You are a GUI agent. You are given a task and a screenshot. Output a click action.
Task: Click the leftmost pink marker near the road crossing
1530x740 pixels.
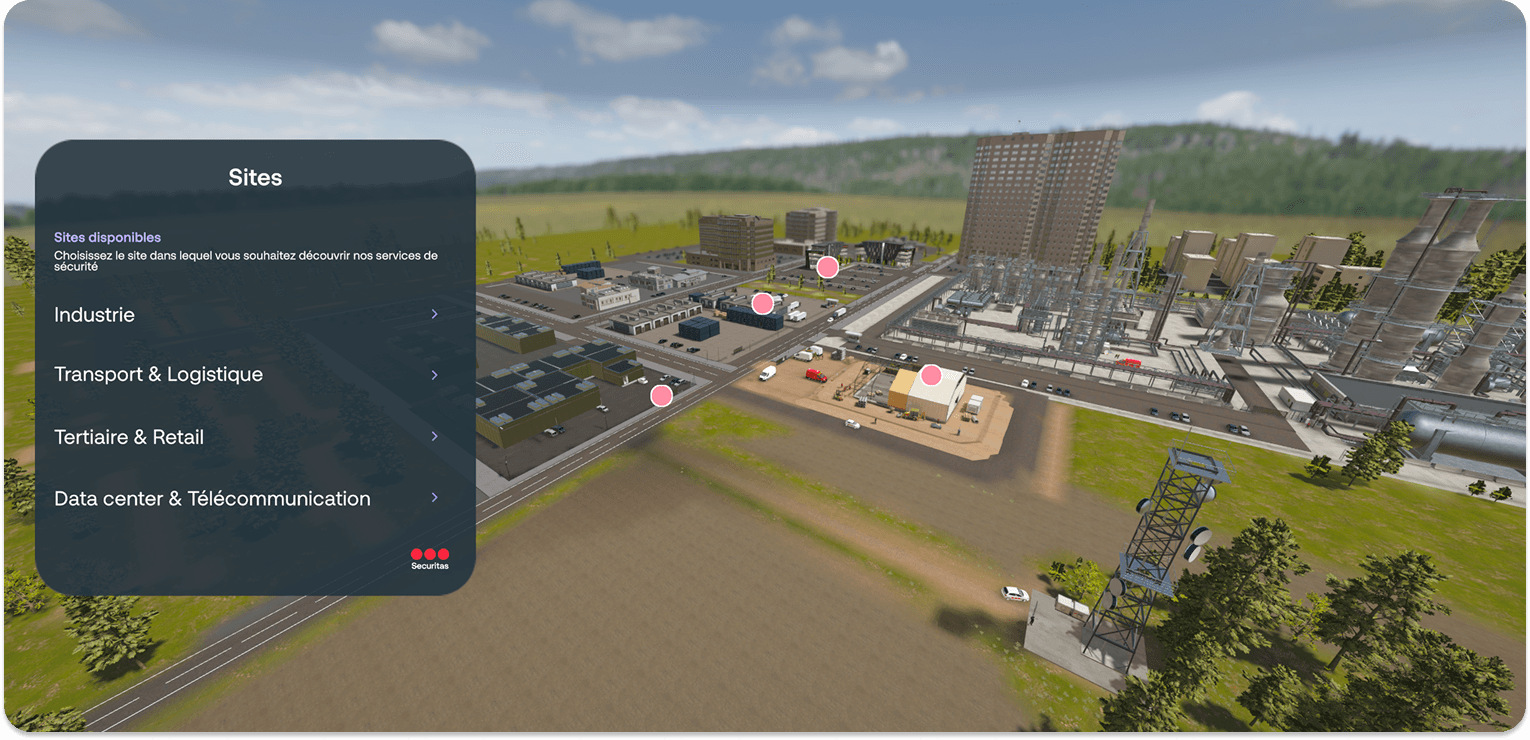pos(661,395)
